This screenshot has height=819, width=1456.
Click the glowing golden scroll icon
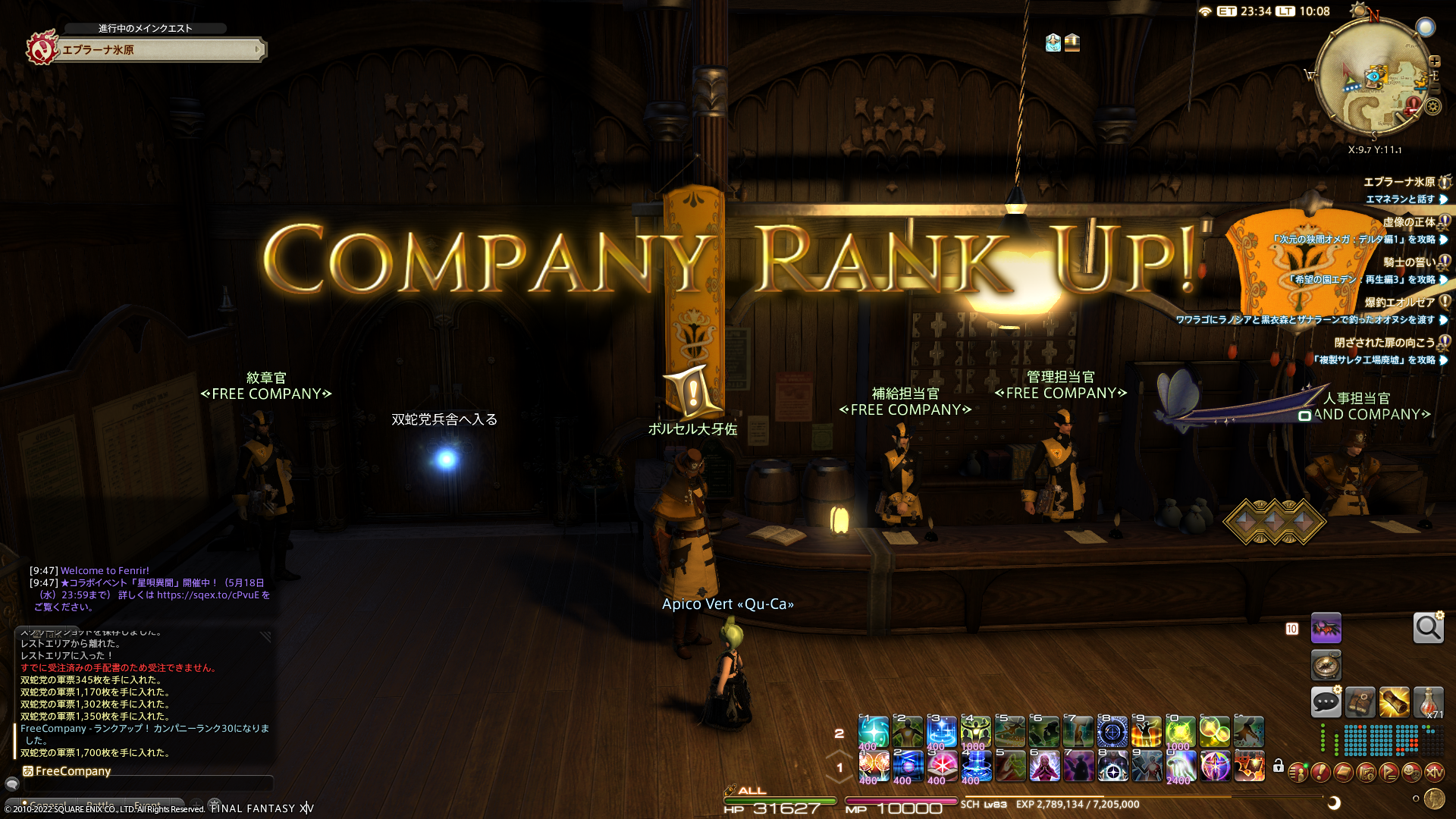(x=1394, y=702)
